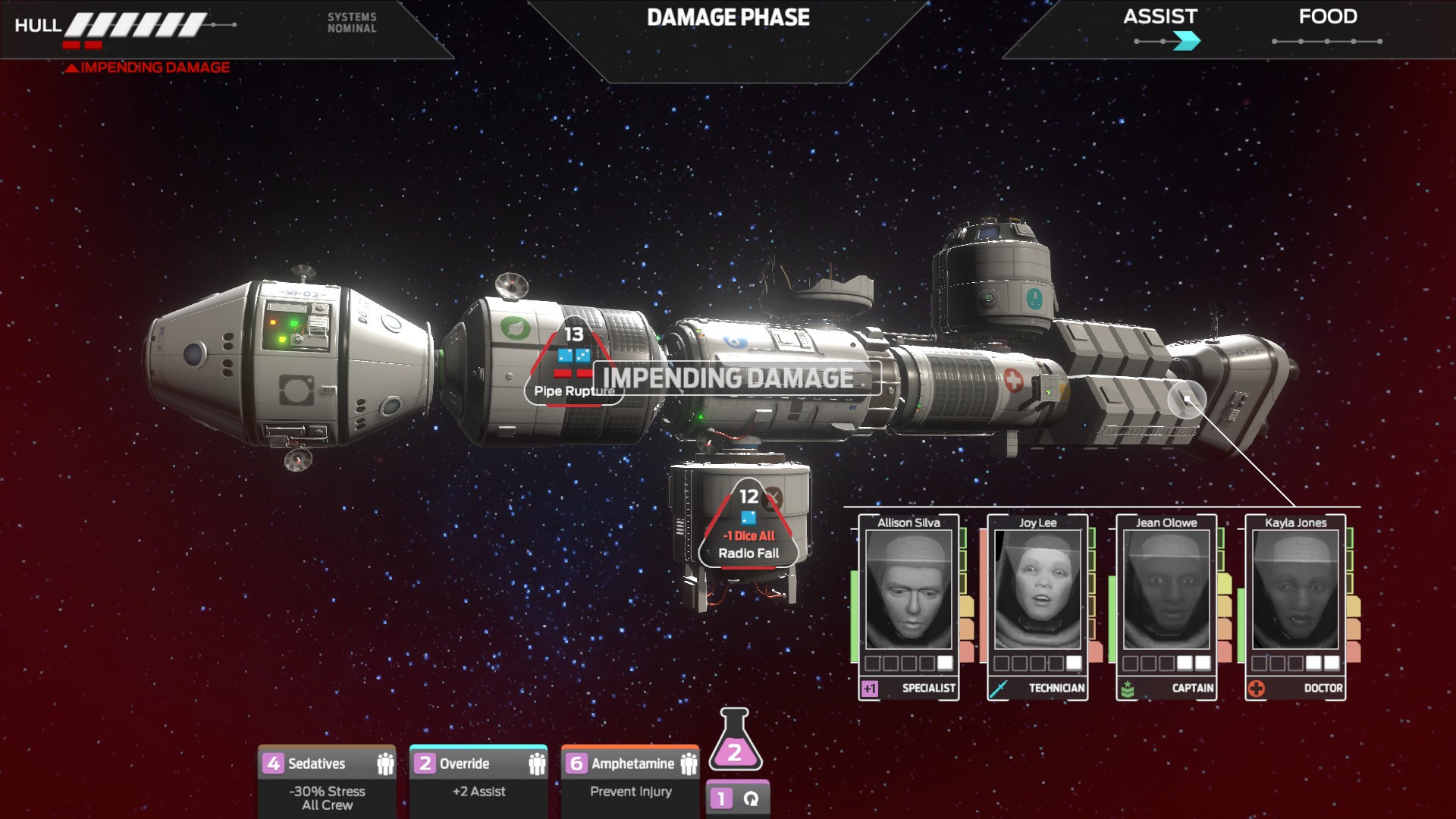Click the pink research flask icon
Image resolution: width=1456 pixels, height=819 pixels.
(734, 741)
